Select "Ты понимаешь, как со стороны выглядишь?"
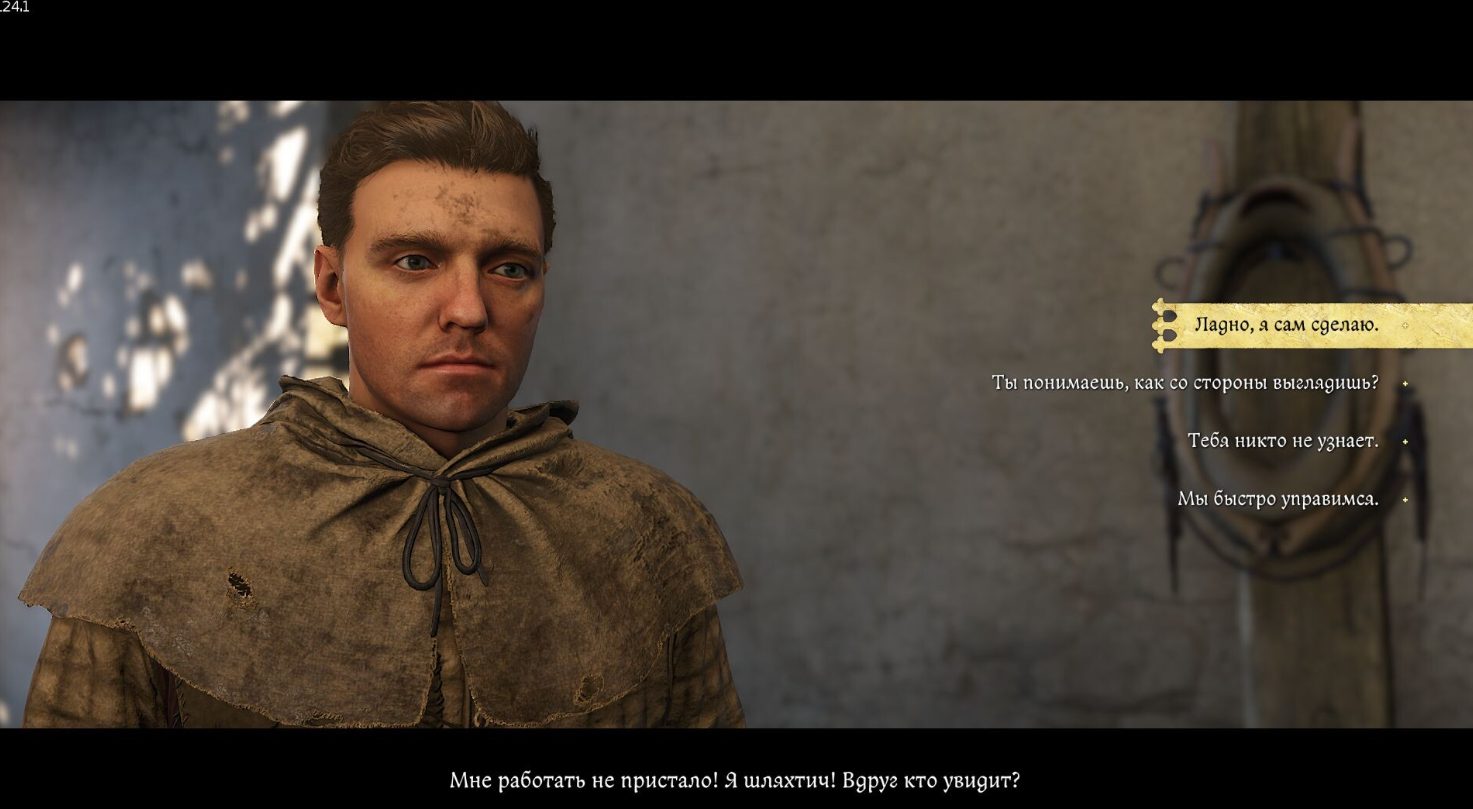The image size is (1473, 809). [1185, 383]
